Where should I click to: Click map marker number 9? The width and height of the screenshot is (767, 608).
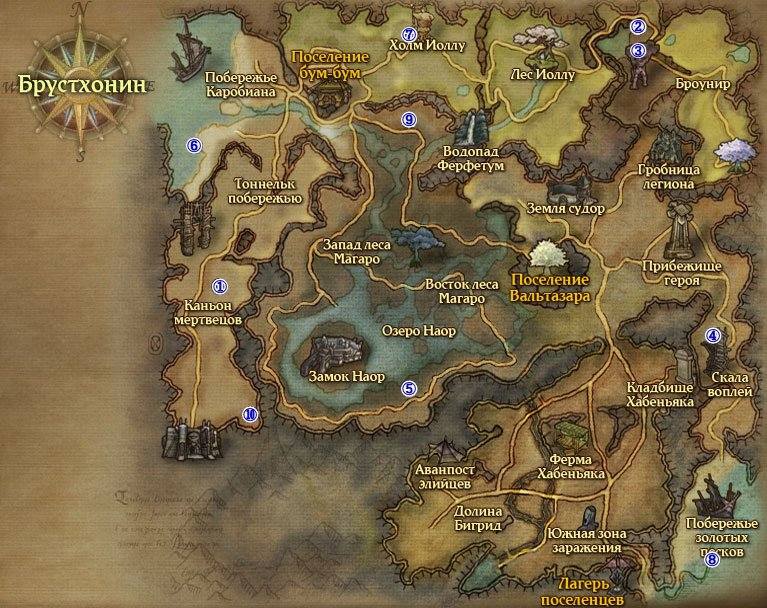(408, 120)
